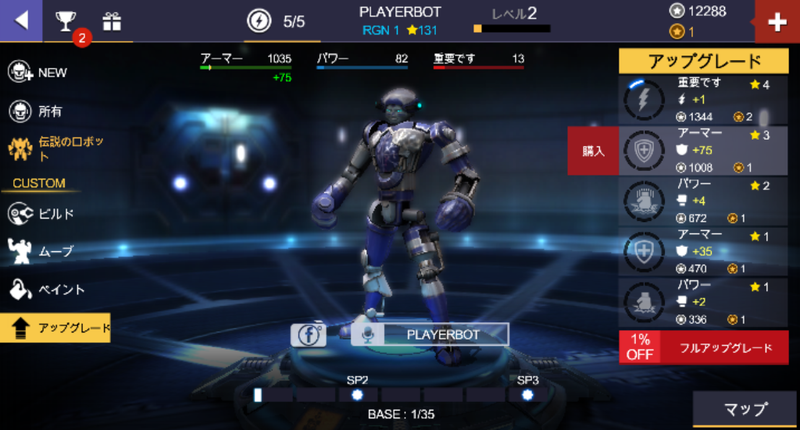Go back with the purple arrow button
This screenshot has width=800, height=430.
[20, 20]
